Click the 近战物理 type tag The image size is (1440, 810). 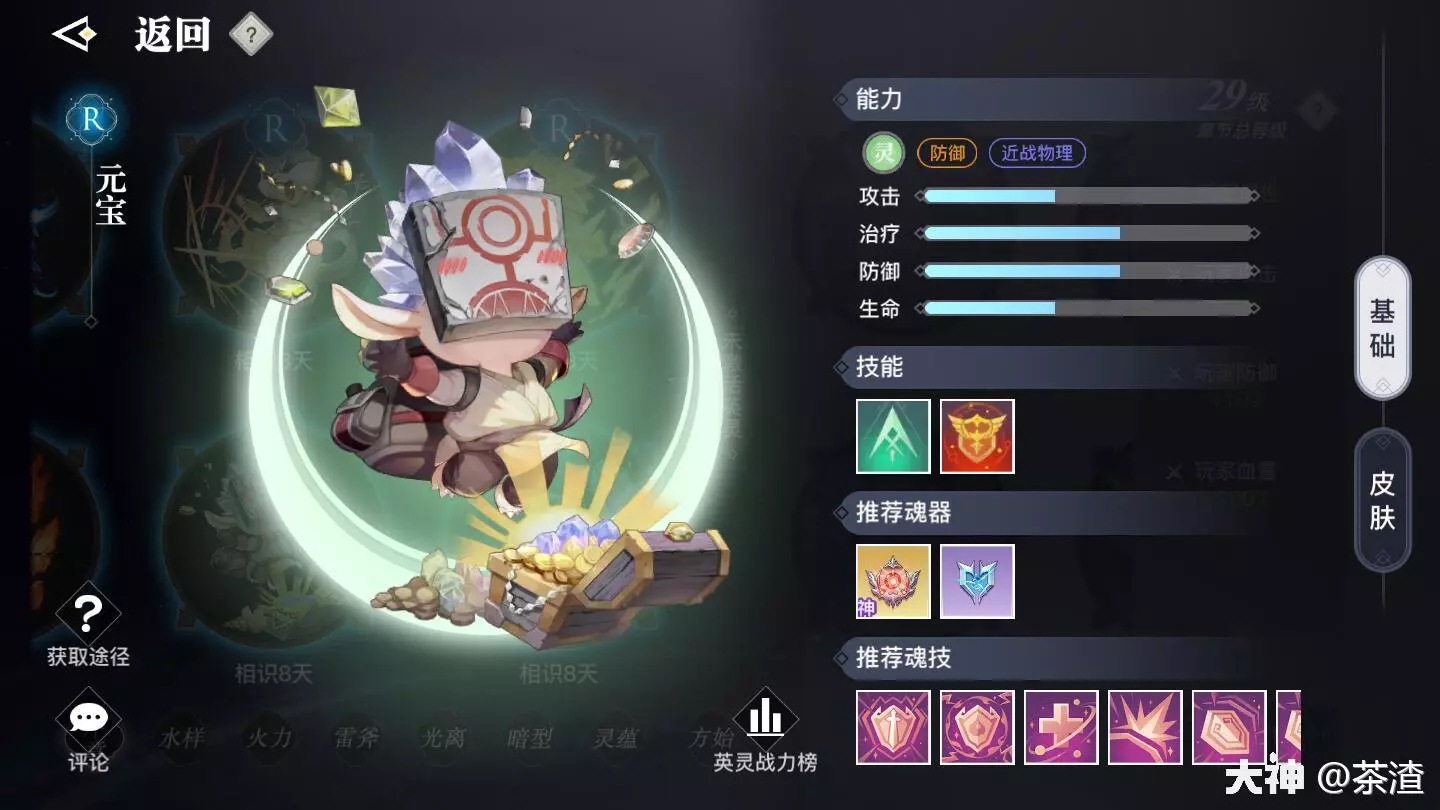(1037, 153)
